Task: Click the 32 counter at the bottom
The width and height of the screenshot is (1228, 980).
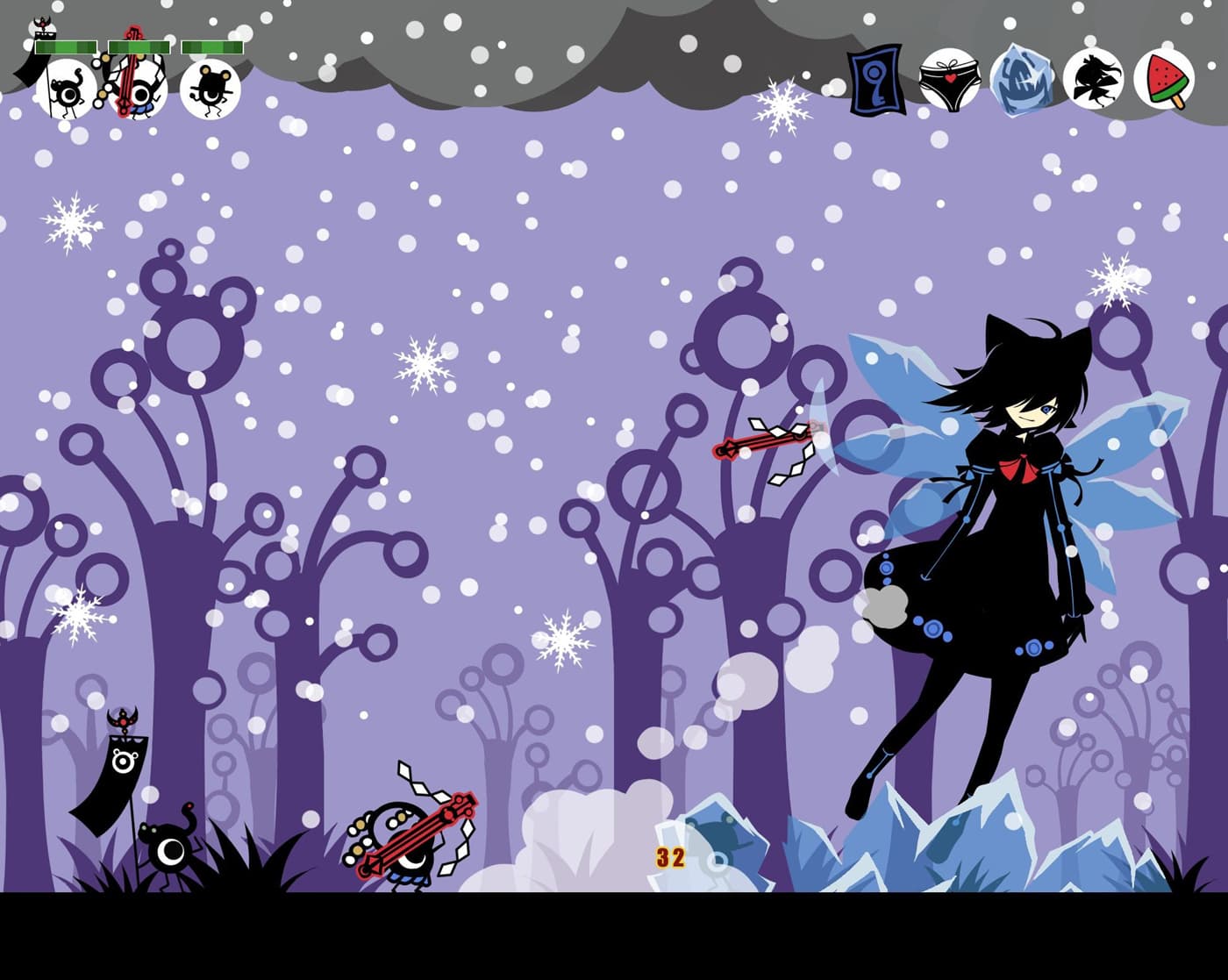Action: pyautogui.click(x=668, y=856)
